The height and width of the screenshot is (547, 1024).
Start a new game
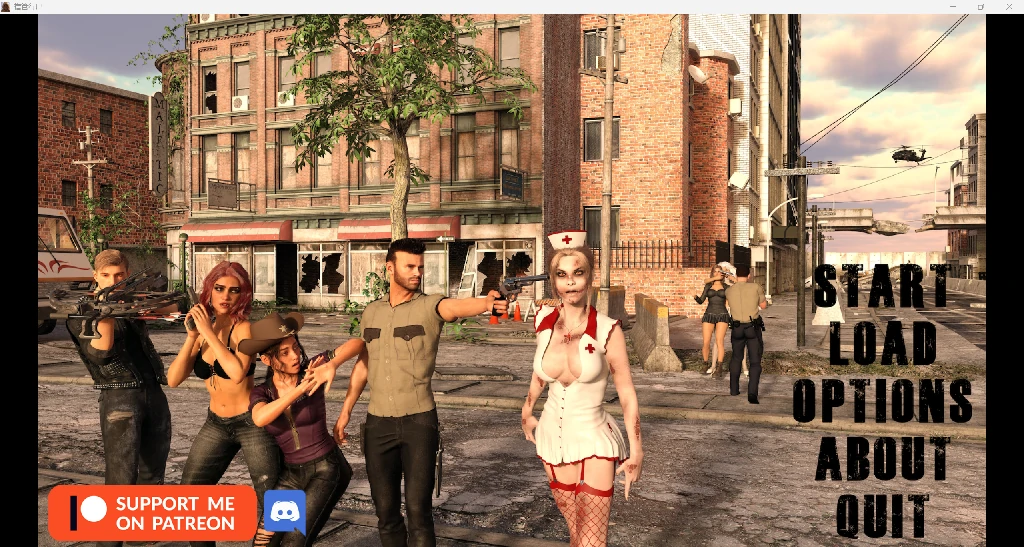coord(882,286)
